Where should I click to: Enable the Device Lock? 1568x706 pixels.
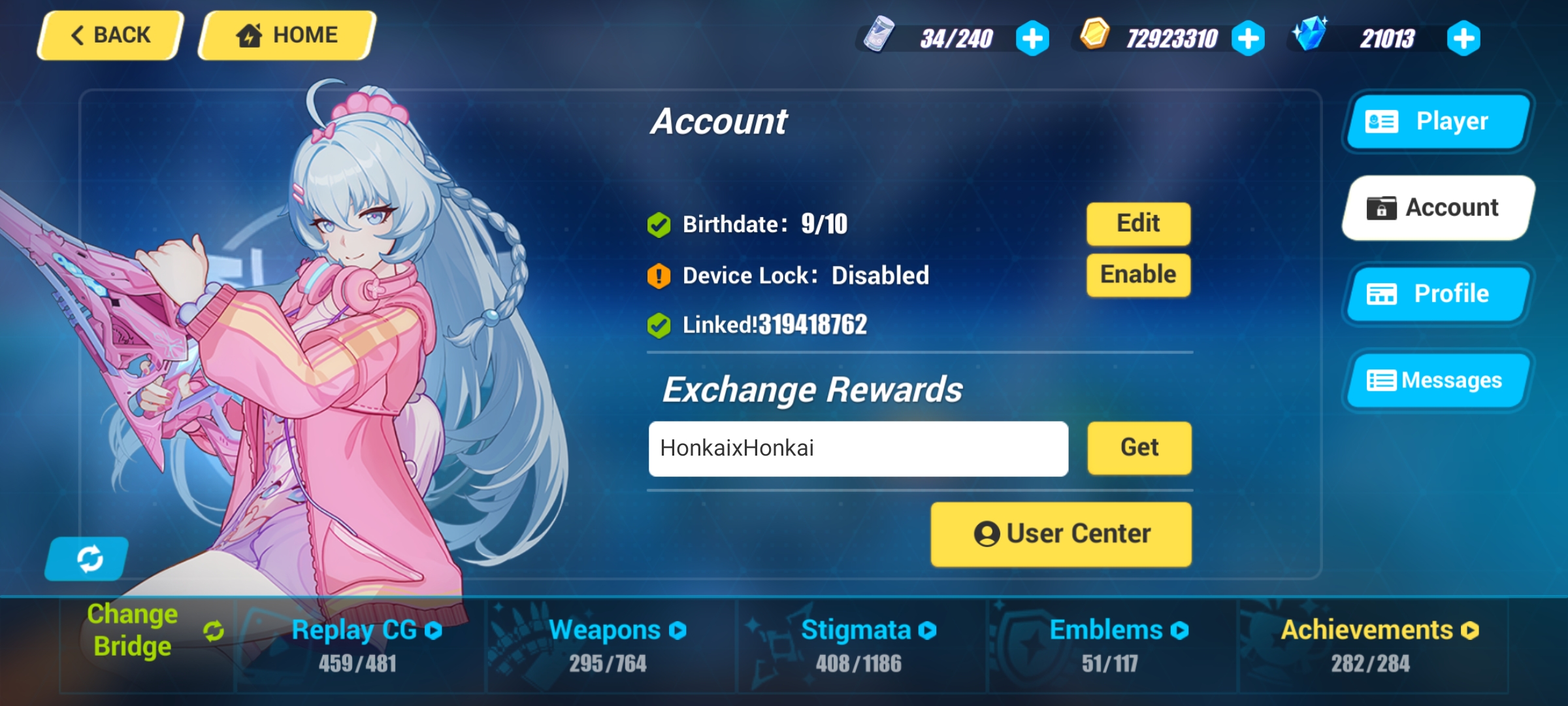1137,274
